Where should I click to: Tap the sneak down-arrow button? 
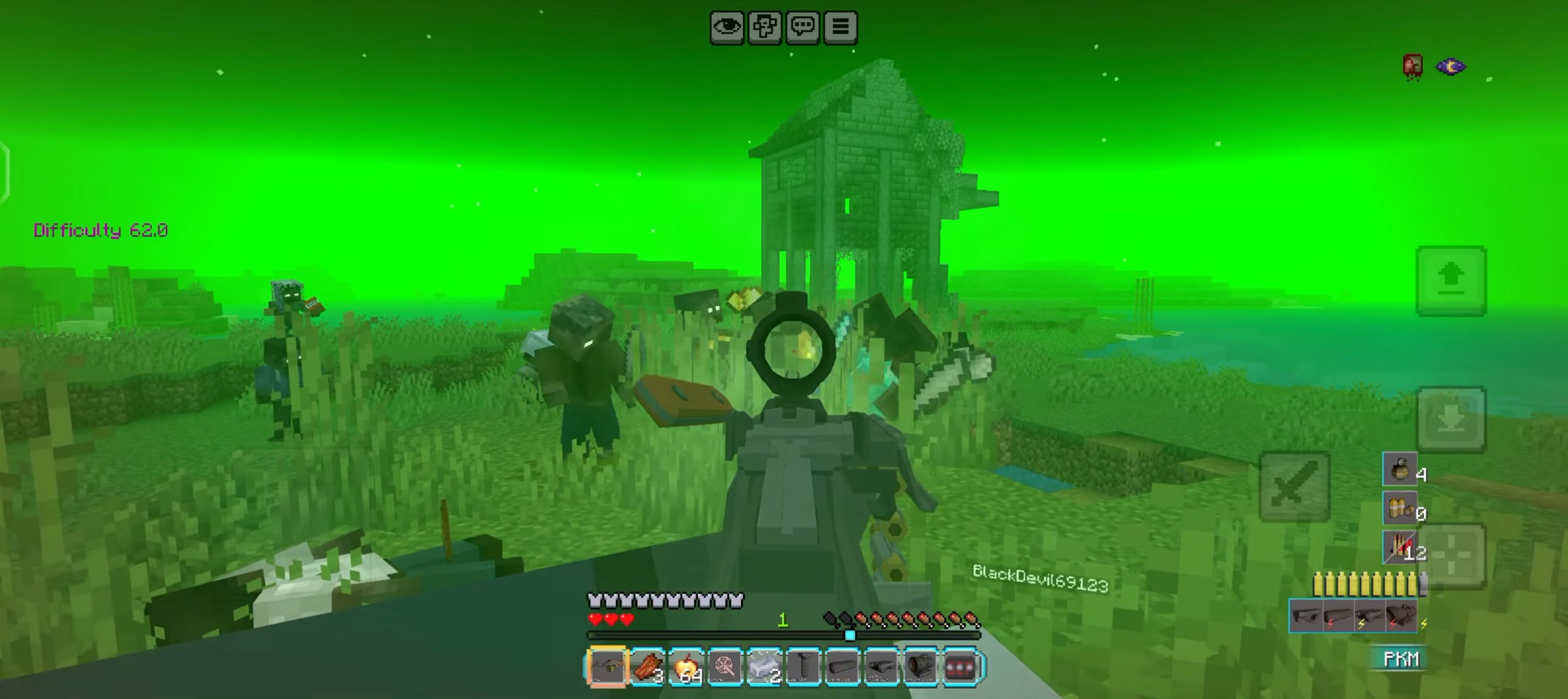(x=1451, y=420)
